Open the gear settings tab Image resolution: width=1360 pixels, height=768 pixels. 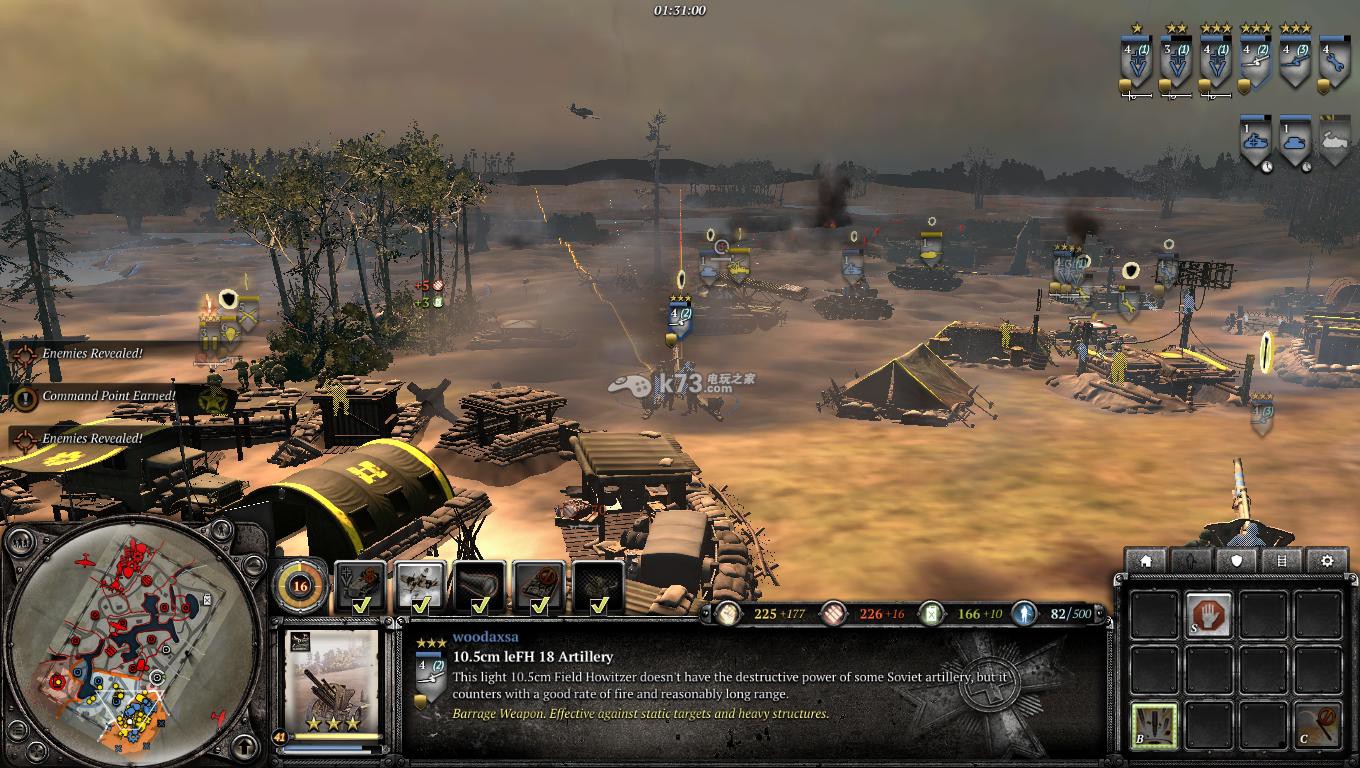pos(1327,561)
